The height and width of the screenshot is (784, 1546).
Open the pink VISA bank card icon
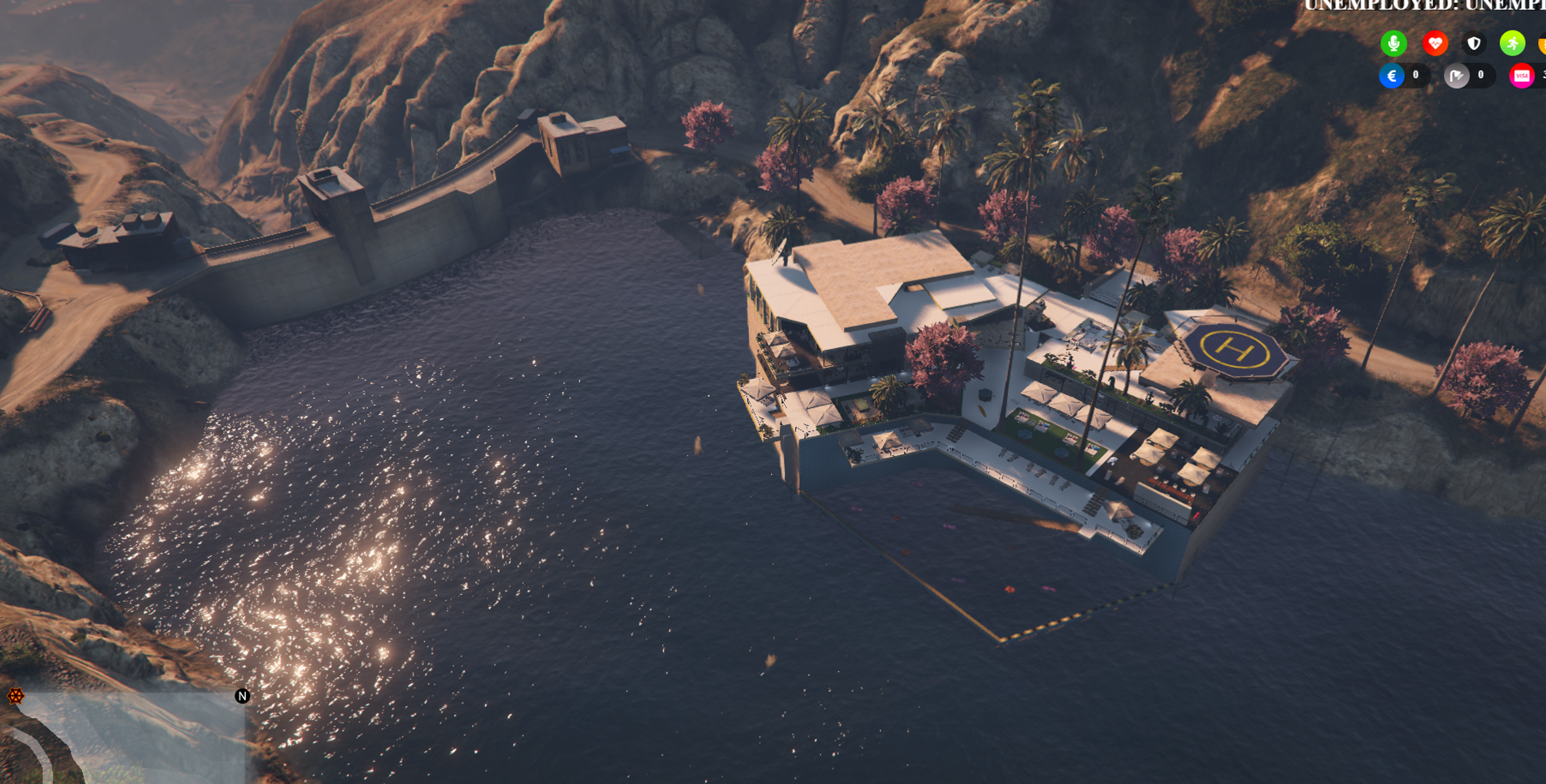pos(1521,76)
